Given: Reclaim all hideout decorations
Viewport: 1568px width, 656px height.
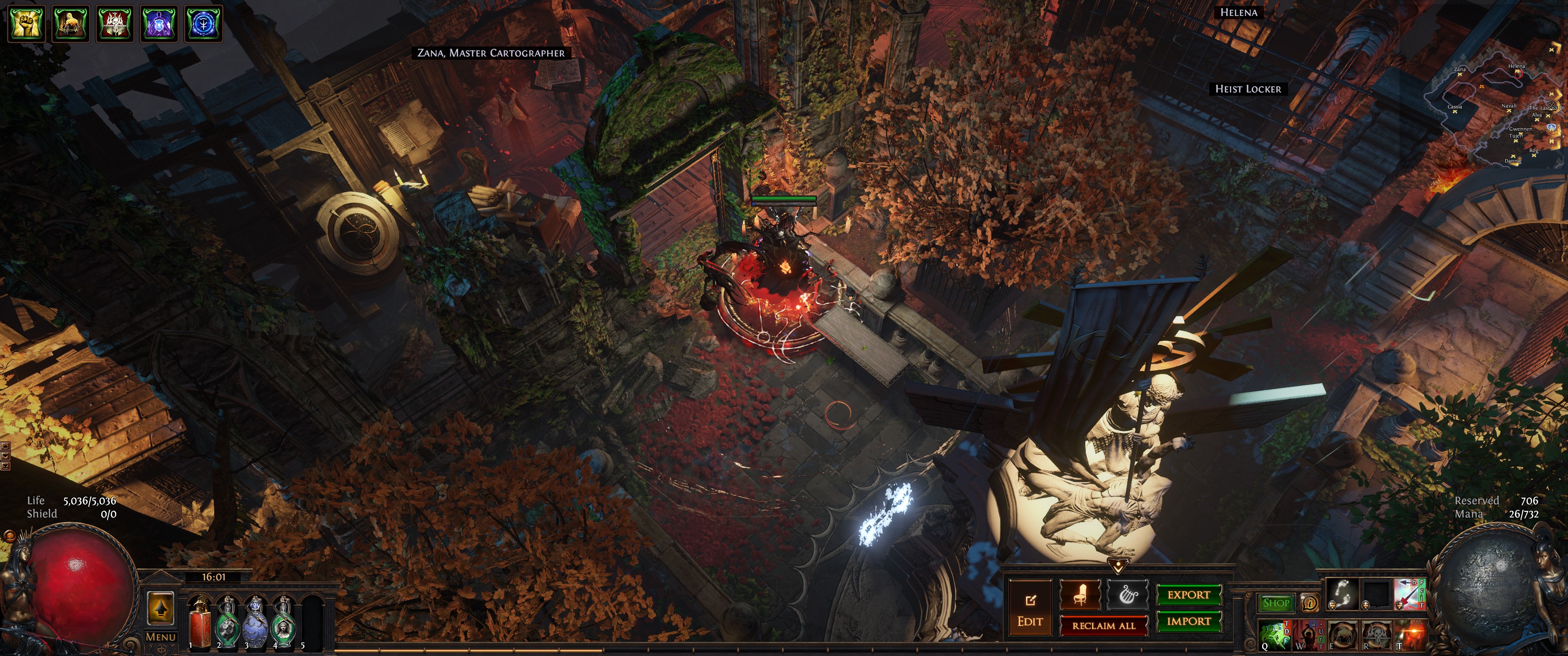Looking at the screenshot, I should tap(1104, 625).
